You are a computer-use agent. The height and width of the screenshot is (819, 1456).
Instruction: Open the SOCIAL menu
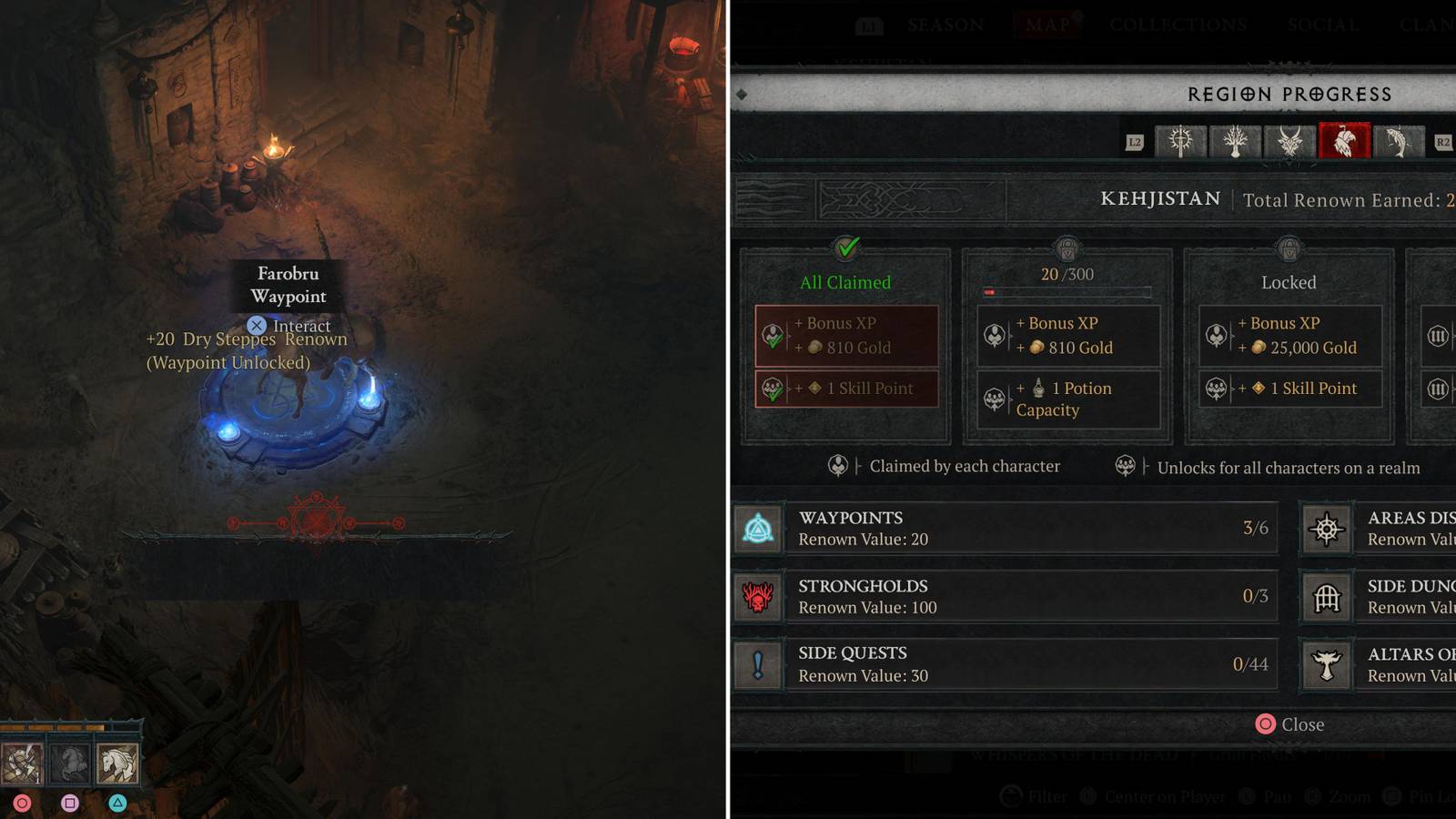pos(1323,25)
